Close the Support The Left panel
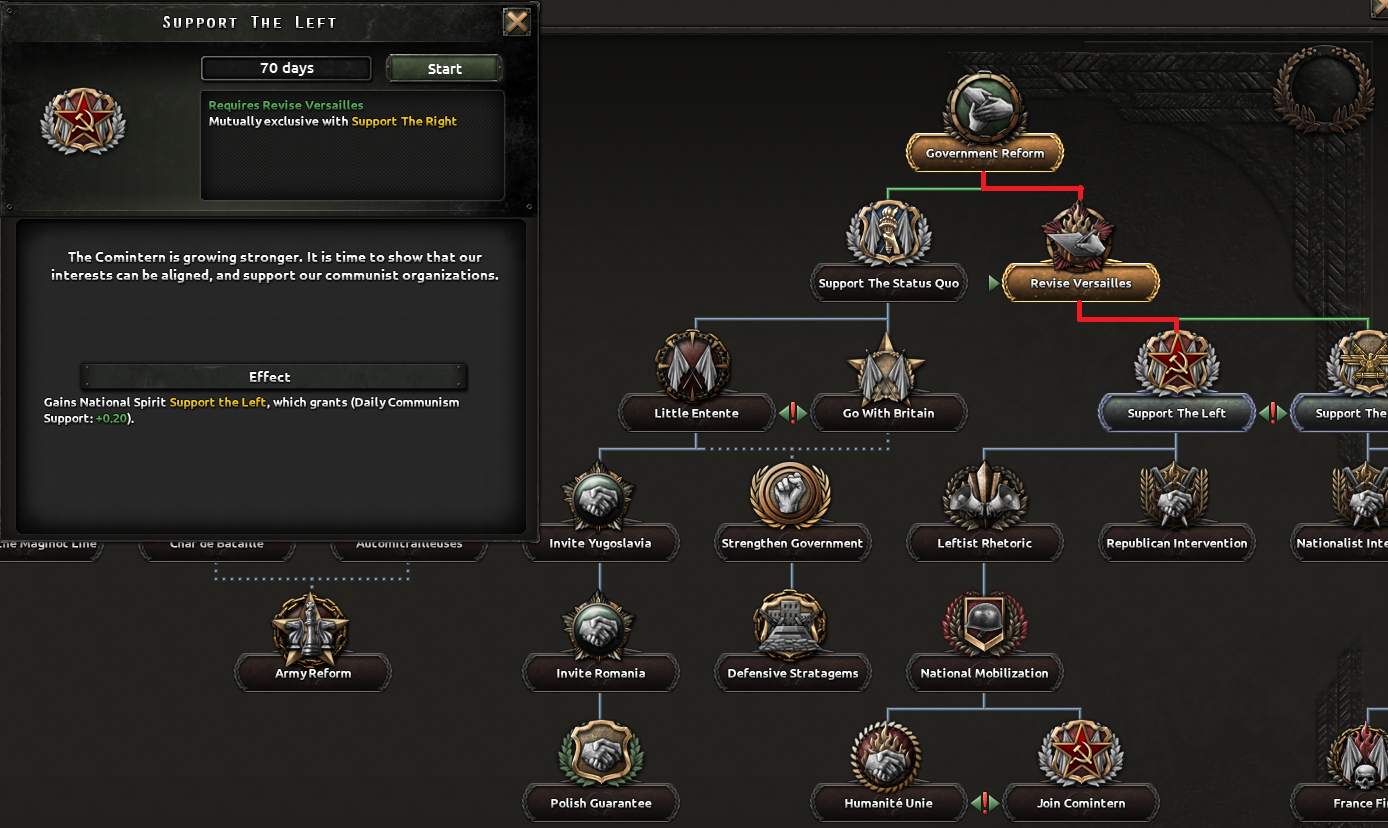 [516, 22]
